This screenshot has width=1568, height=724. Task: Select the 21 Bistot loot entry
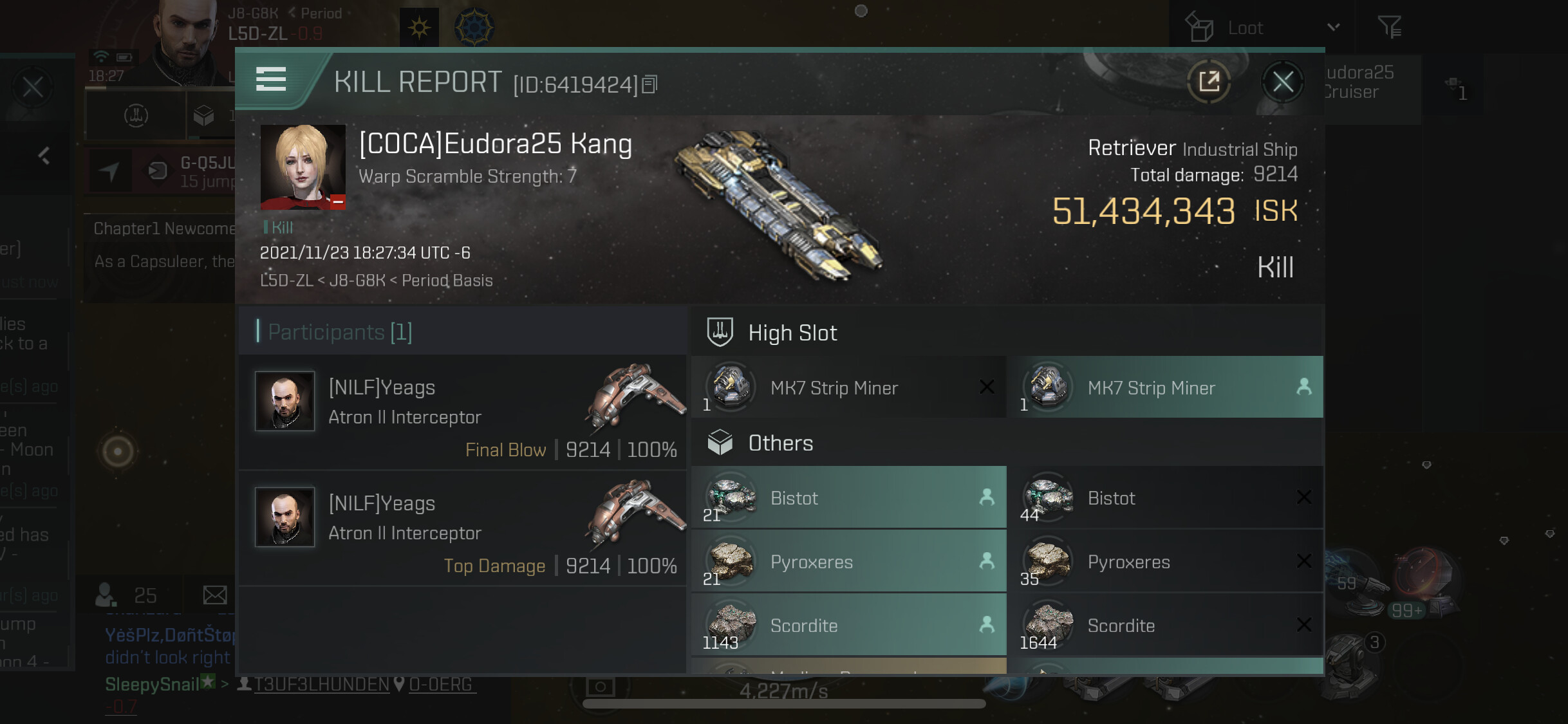[x=848, y=497]
